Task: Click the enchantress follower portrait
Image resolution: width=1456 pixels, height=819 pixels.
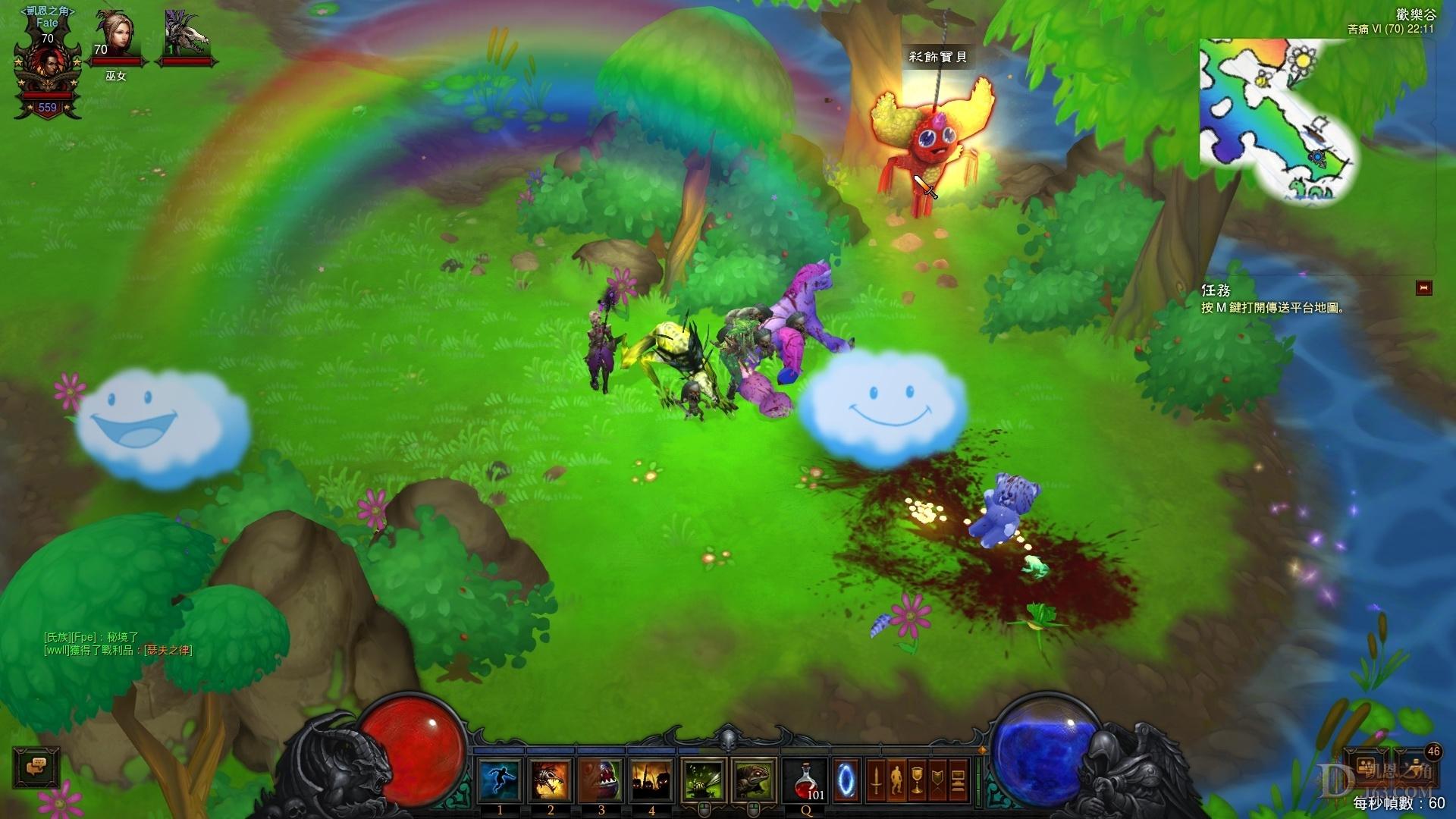Action: [x=116, y=38]
